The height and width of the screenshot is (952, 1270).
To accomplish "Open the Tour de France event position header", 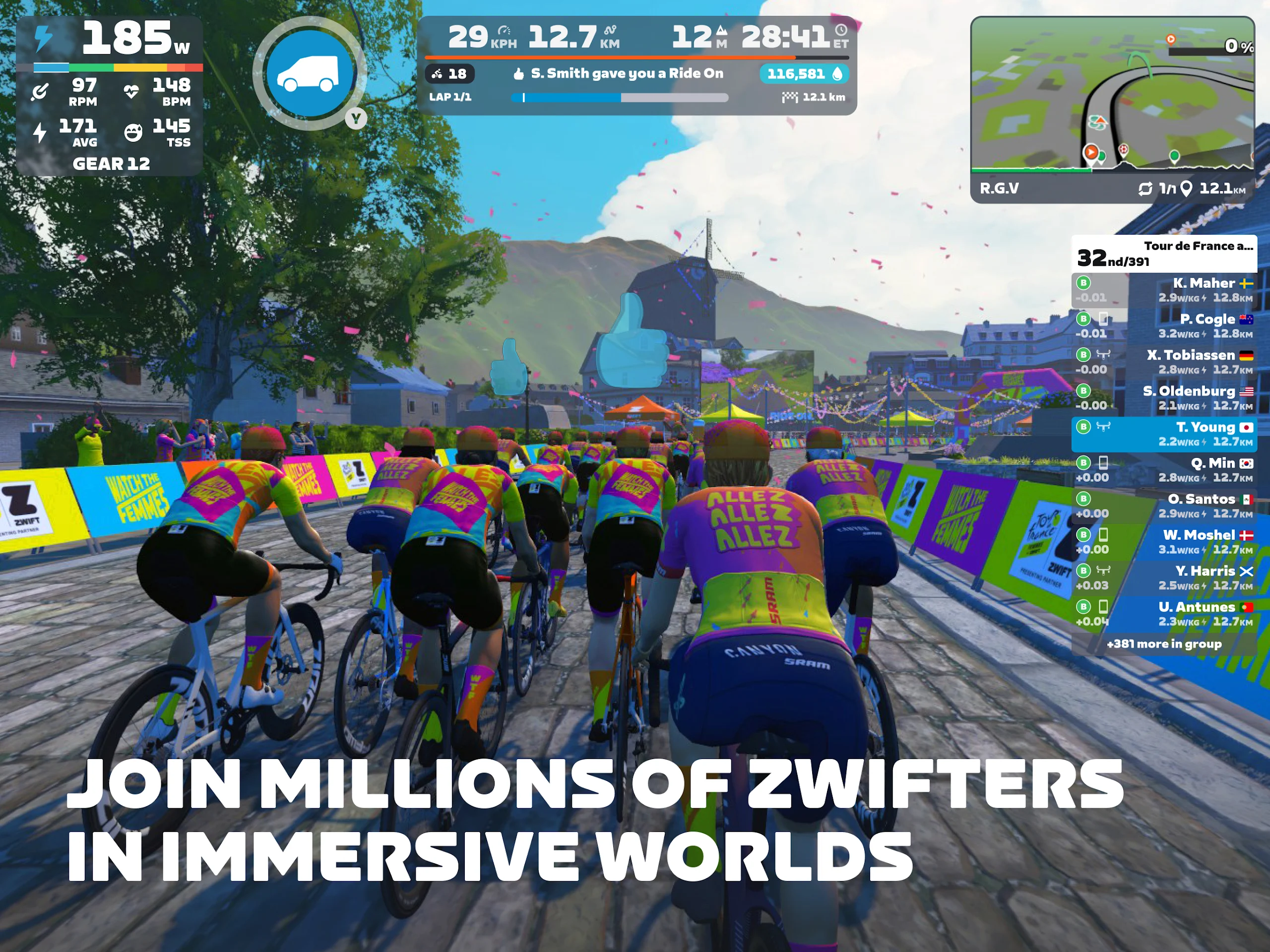I will pos(1163,253).
